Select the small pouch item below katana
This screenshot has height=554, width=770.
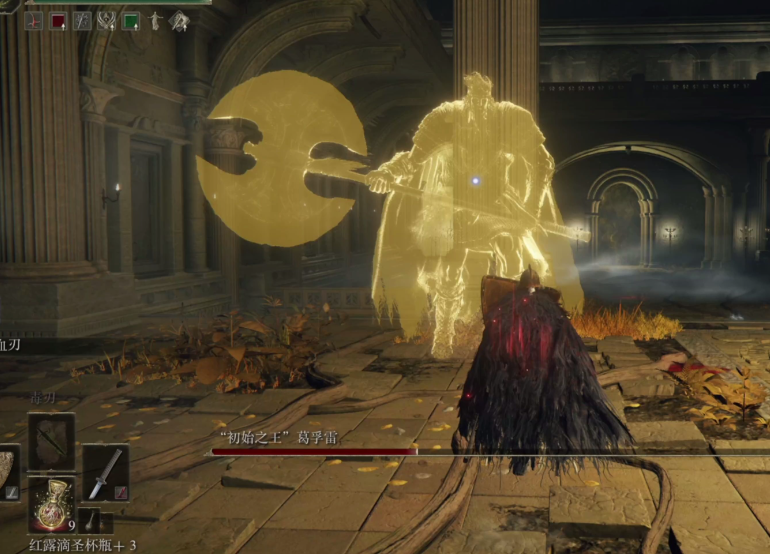tap(89, 520)
